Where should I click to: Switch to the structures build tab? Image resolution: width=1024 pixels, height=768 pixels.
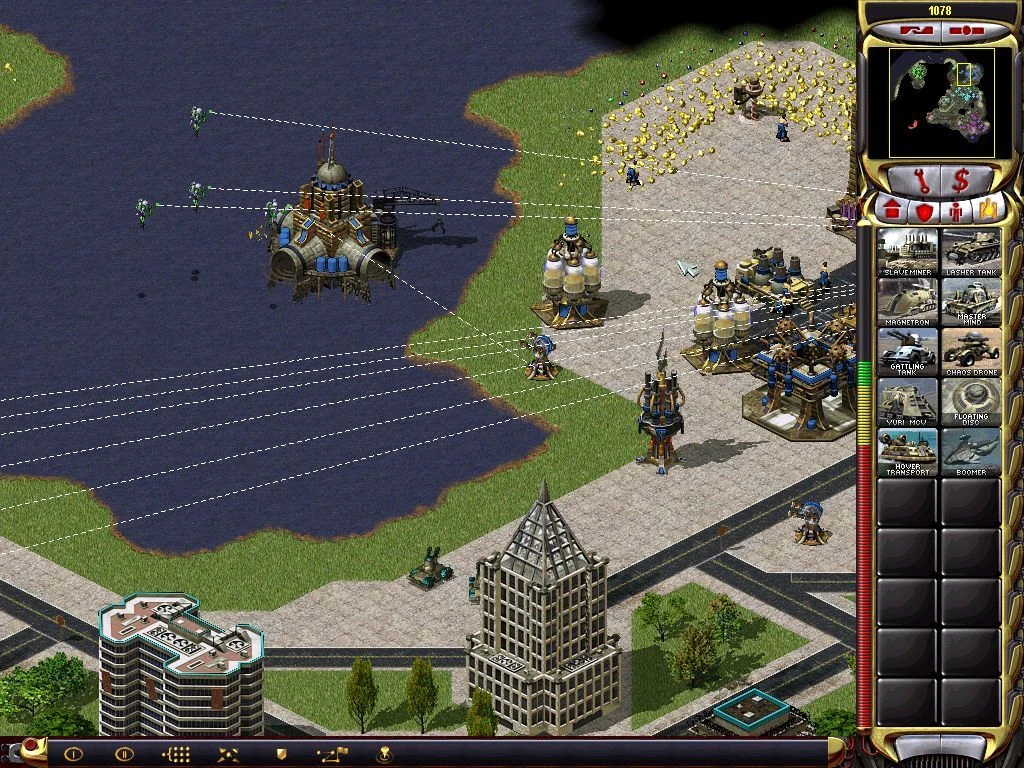(x=892, y=211)
